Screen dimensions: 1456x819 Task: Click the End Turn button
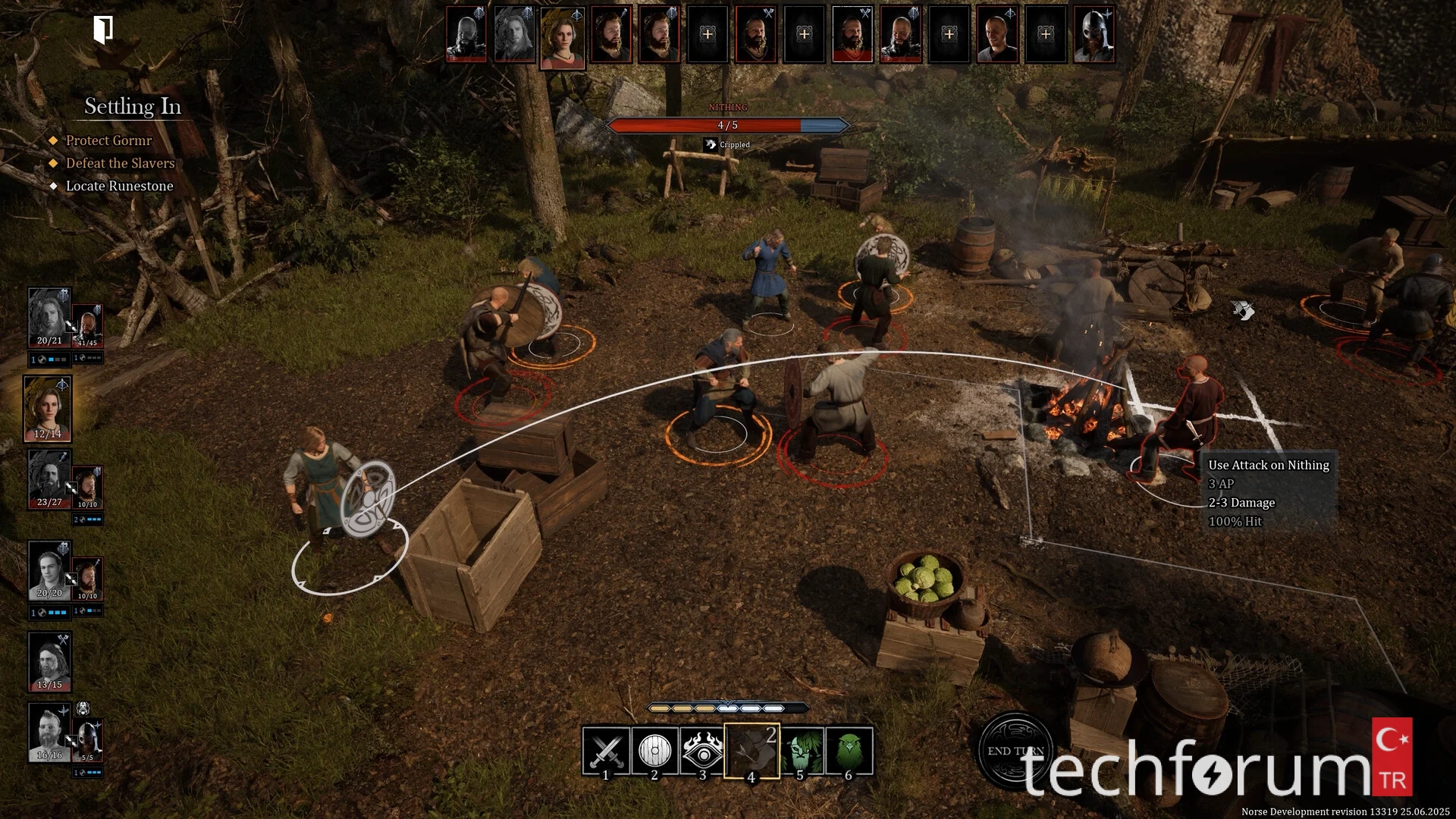click(x=1015, y=750)
